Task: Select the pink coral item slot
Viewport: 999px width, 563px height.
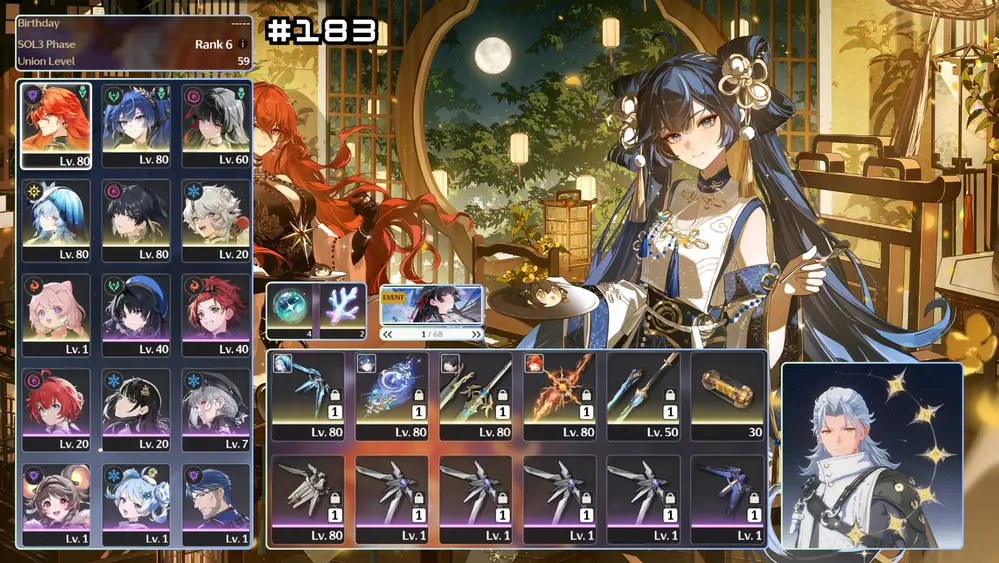Action: pyautogui.click(x=344, y=310)
